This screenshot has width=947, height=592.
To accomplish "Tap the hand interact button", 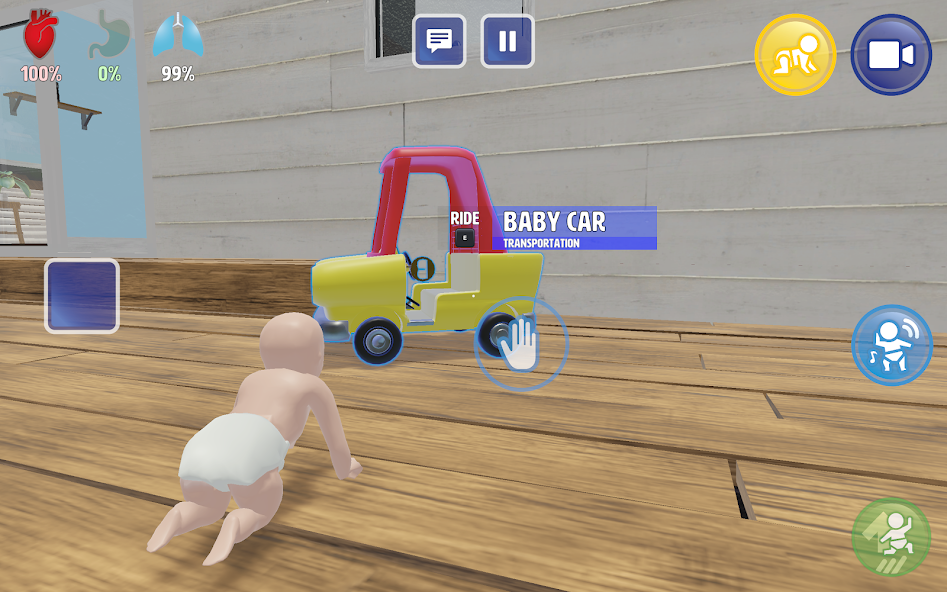I will [520, 344].
